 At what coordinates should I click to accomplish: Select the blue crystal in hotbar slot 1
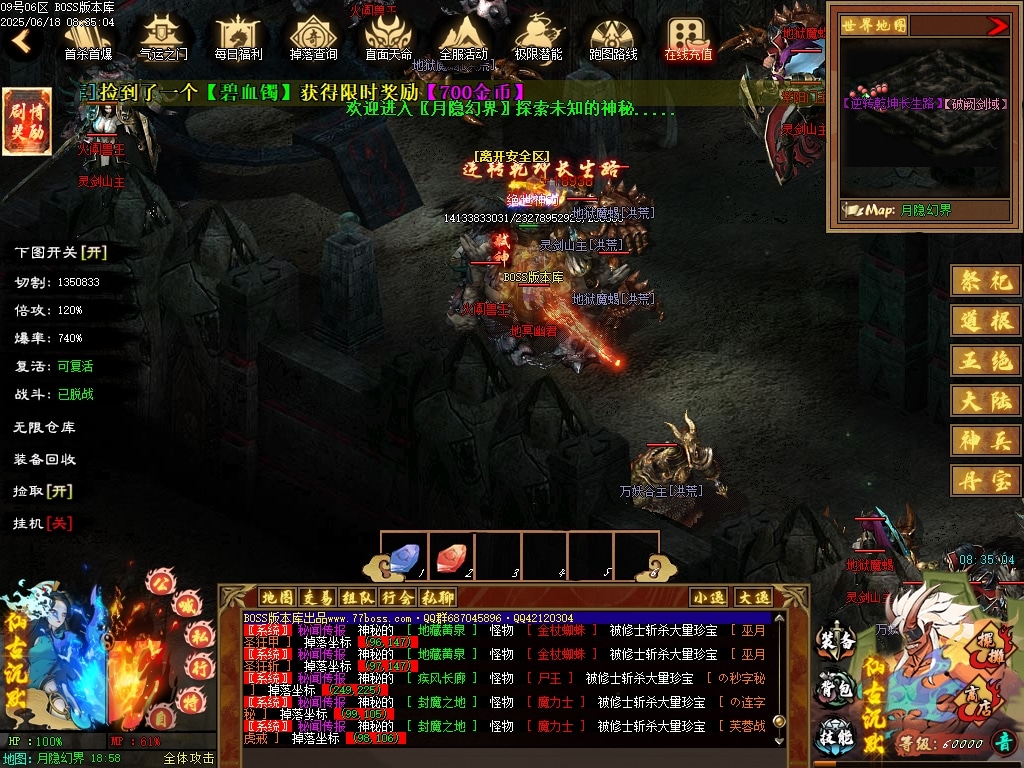404,556
